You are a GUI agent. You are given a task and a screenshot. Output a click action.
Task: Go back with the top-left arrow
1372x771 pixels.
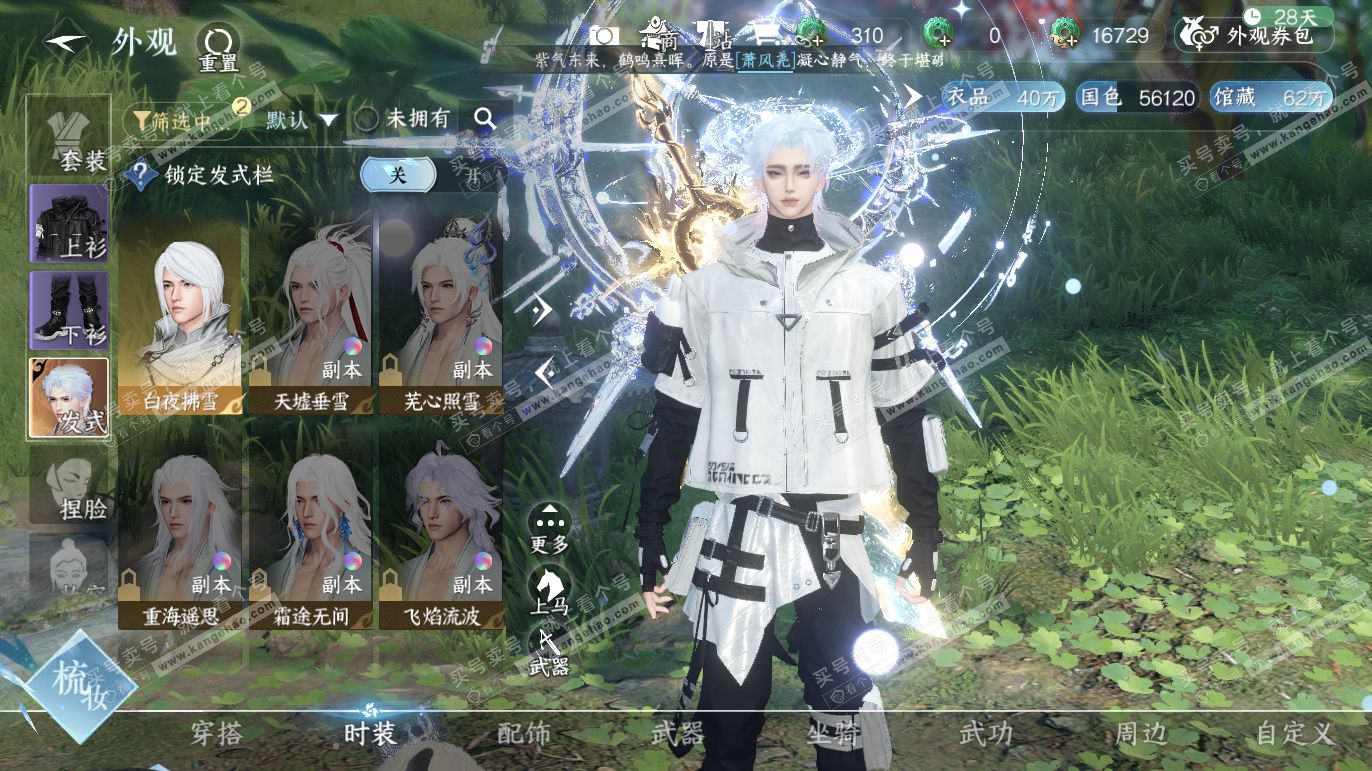[66, 42]
